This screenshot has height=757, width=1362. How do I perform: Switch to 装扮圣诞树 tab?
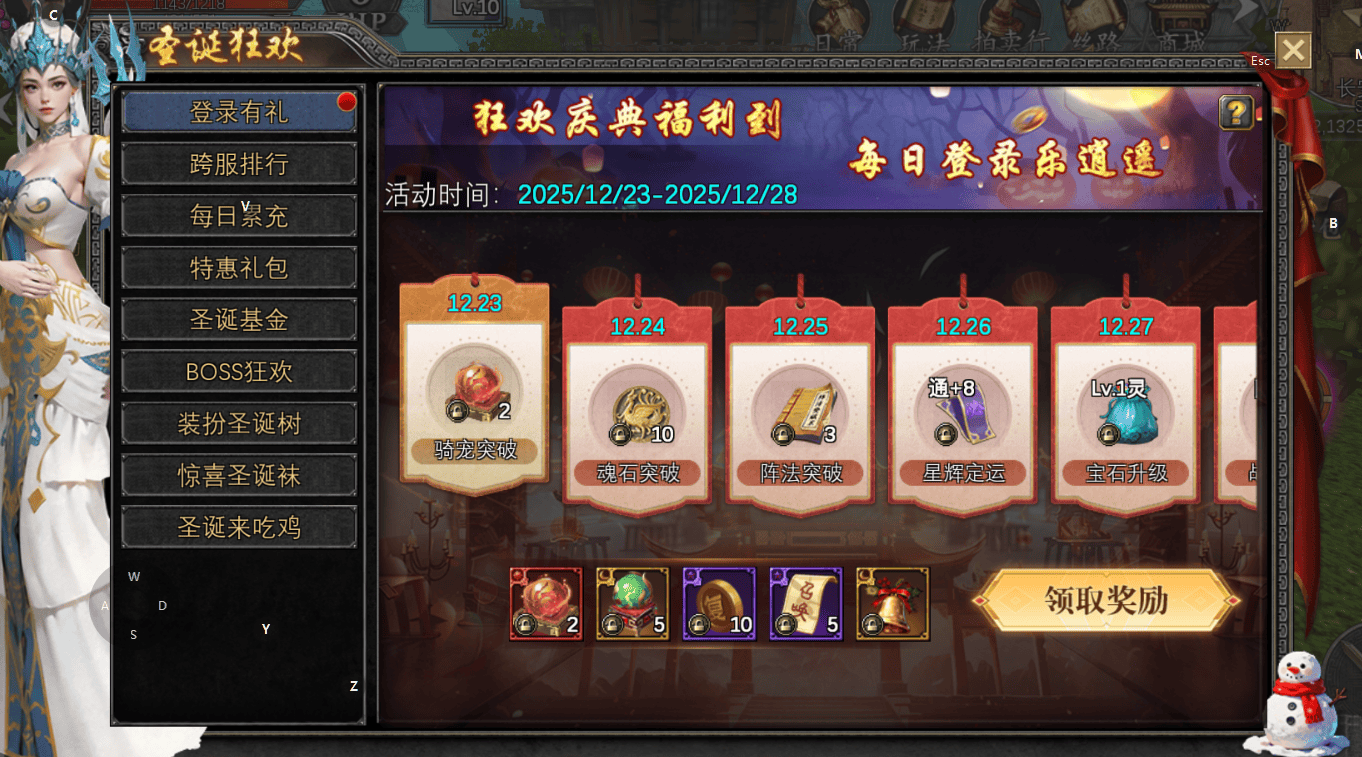click(239, 424)
